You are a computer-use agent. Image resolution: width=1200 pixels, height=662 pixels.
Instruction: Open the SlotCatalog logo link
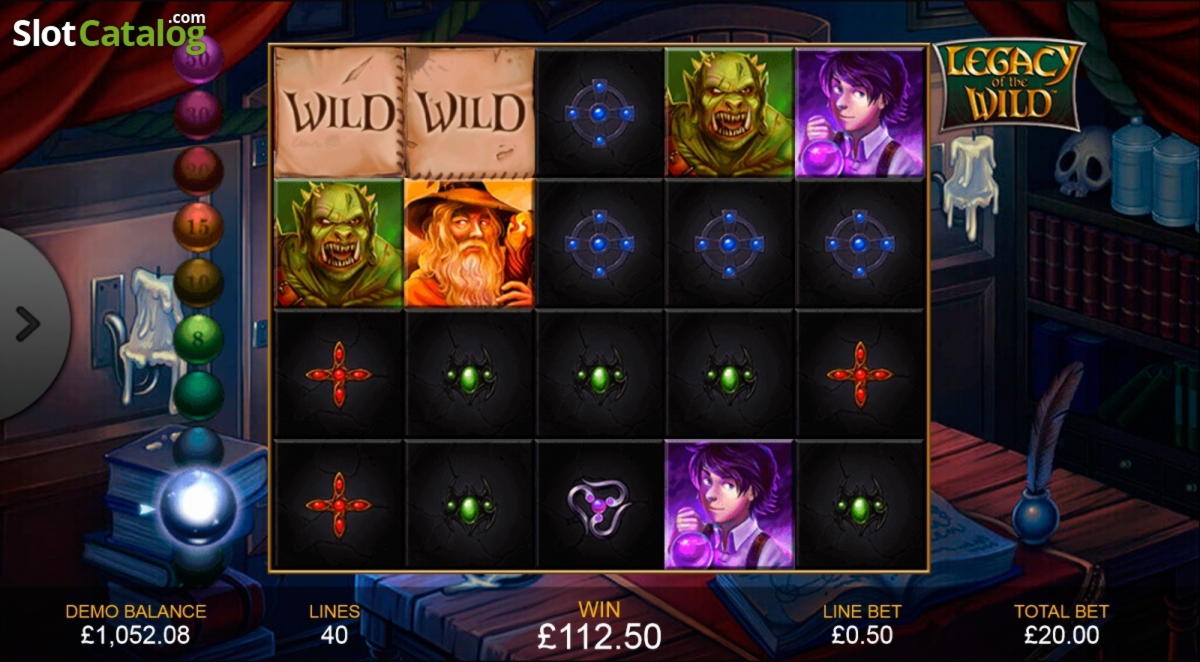[109, 33]
